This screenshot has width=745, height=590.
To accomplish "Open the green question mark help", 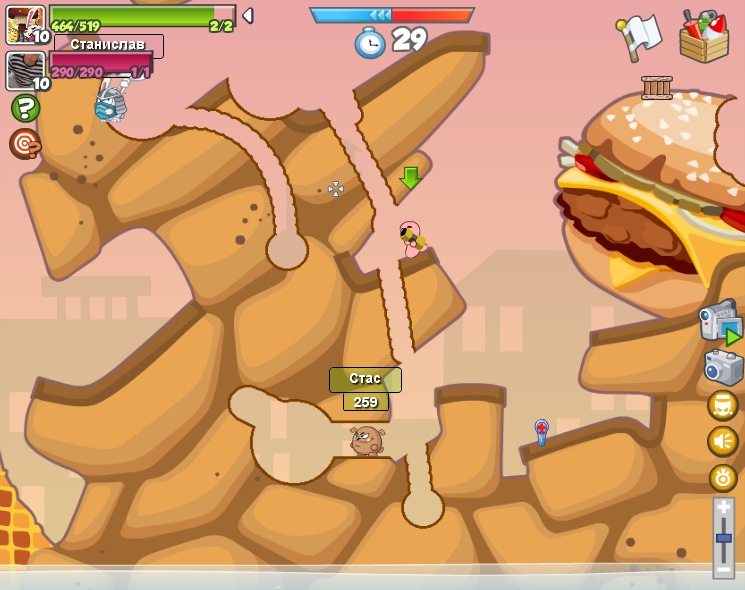I will (25, 108).
